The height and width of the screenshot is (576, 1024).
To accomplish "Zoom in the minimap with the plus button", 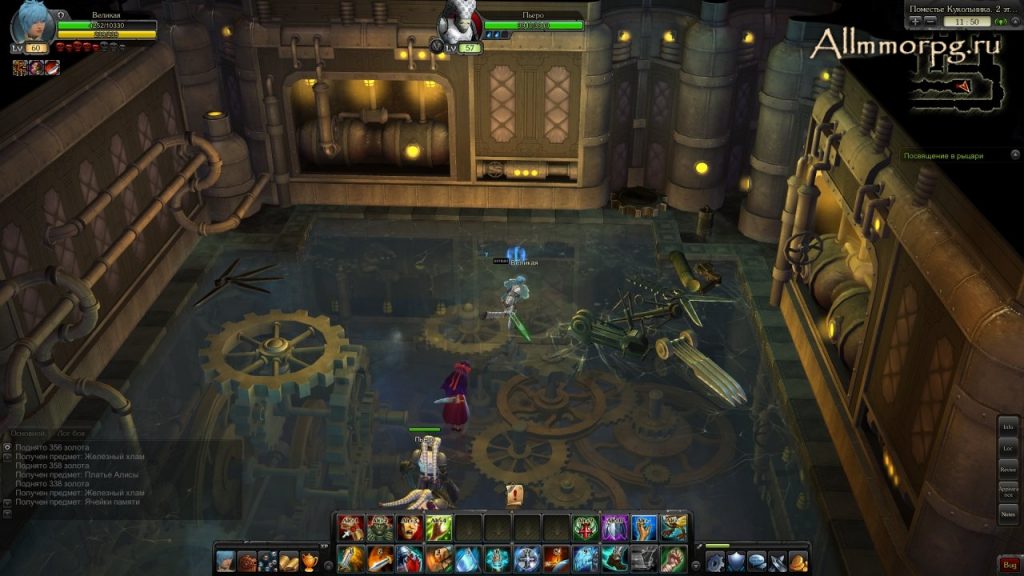I will (915, 21).
